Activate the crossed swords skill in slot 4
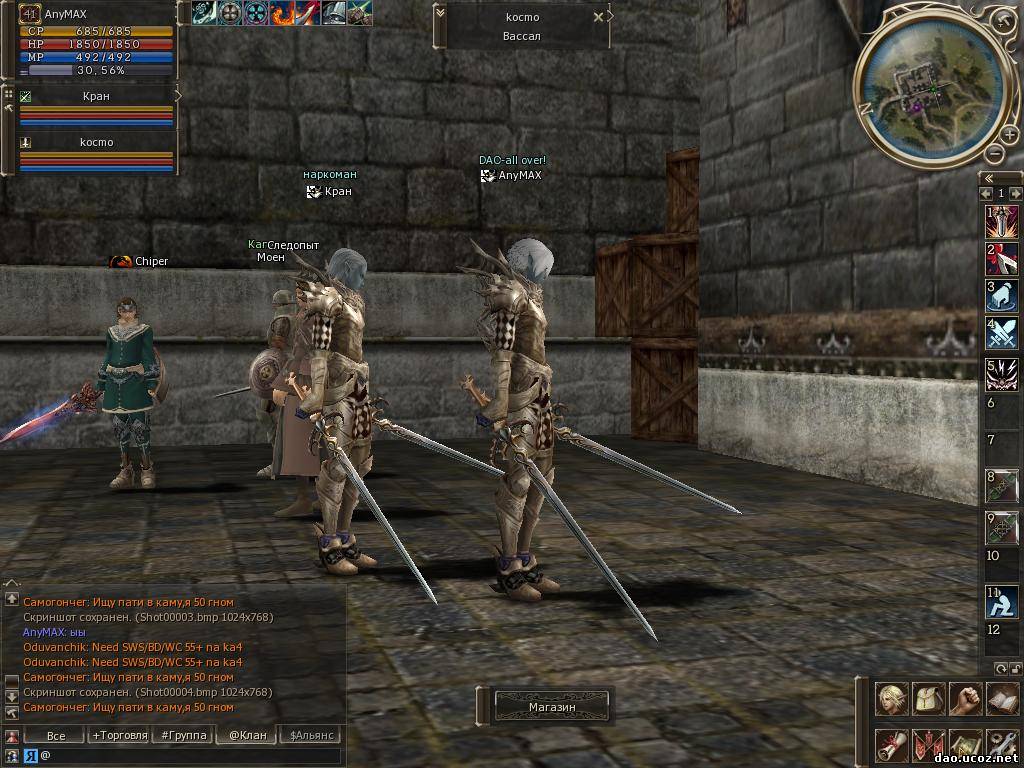 point(1002,332)
